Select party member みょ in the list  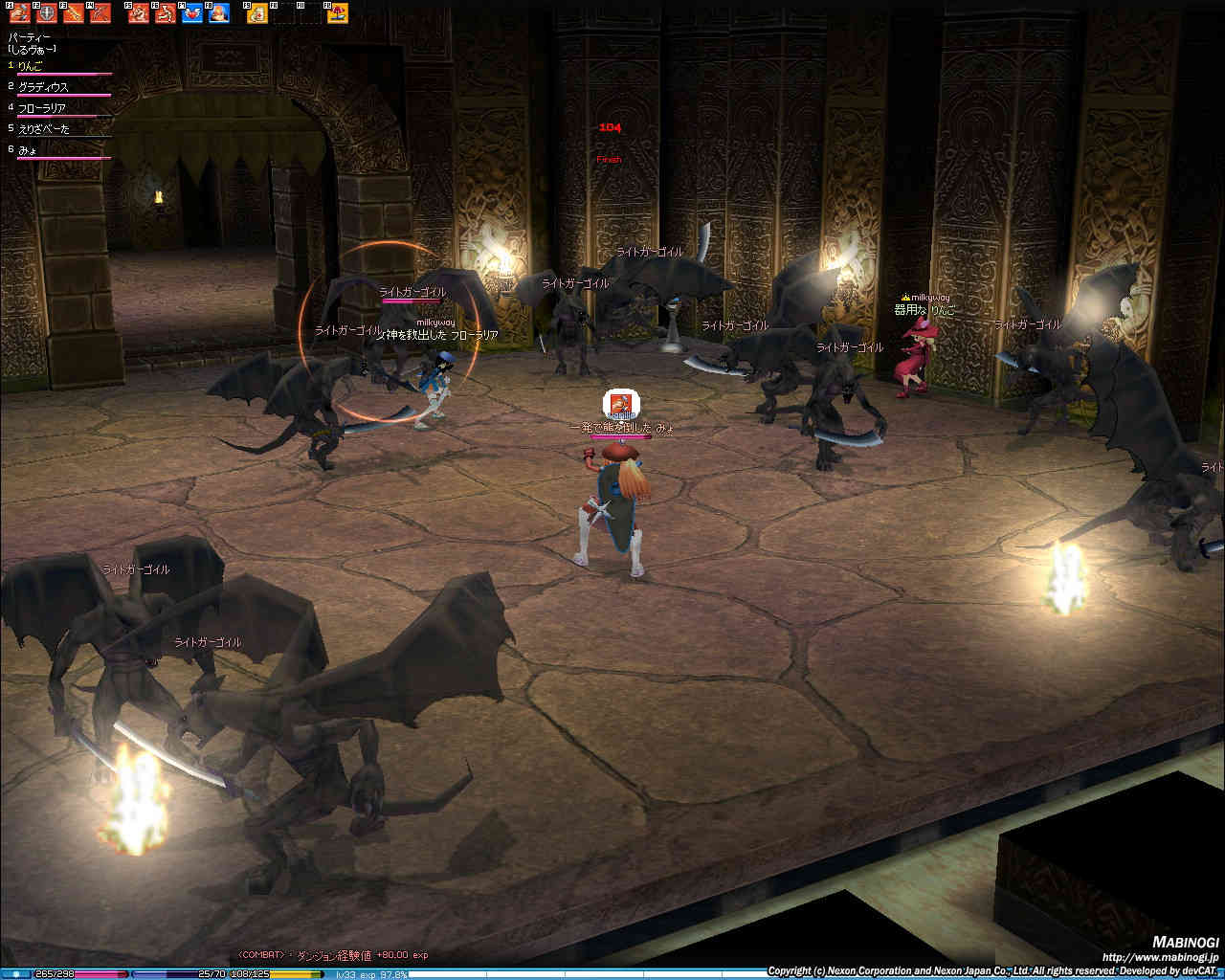click(x=28, y=150)
